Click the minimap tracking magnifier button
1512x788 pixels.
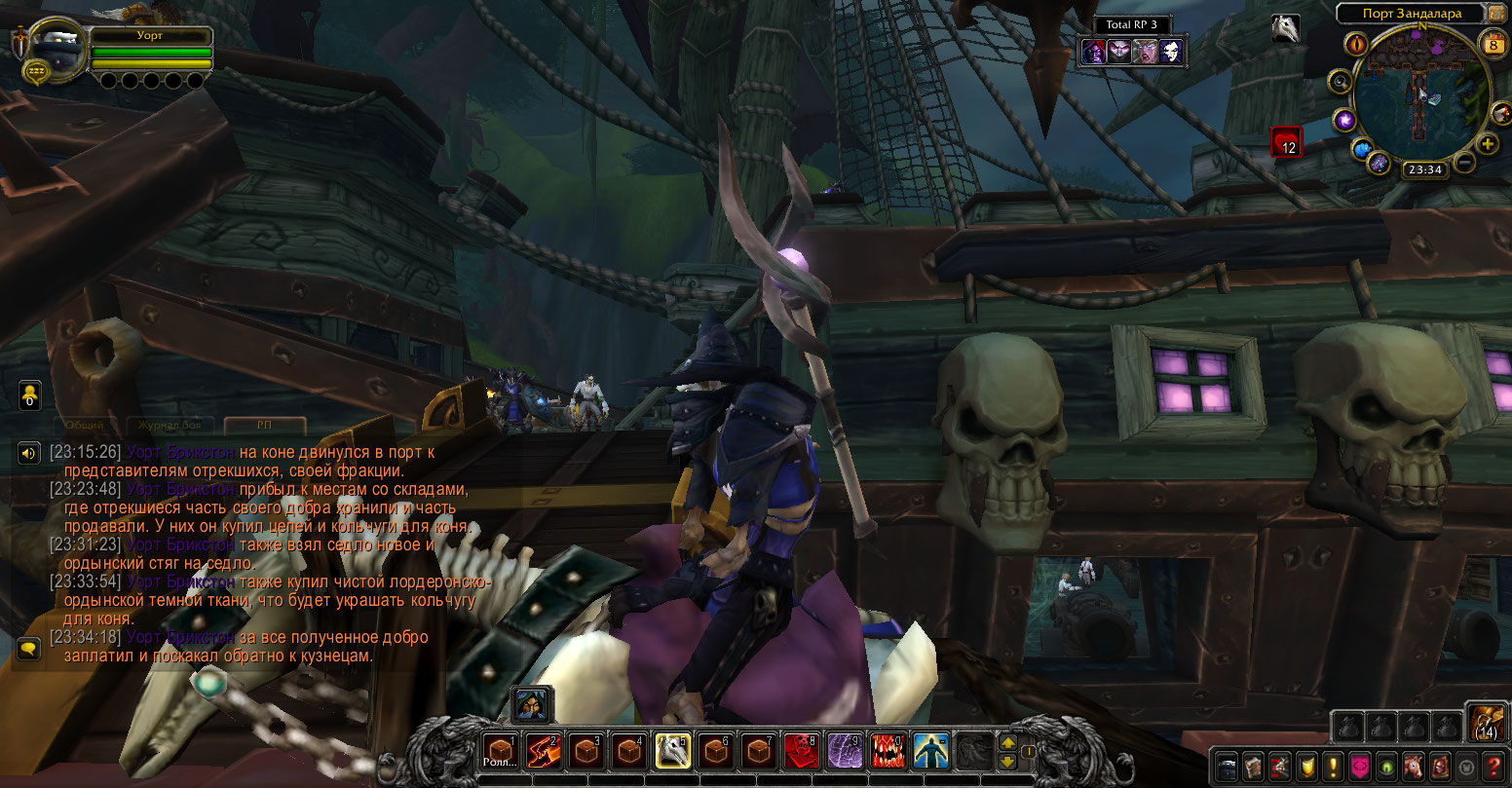click(x=1342, y=83)
